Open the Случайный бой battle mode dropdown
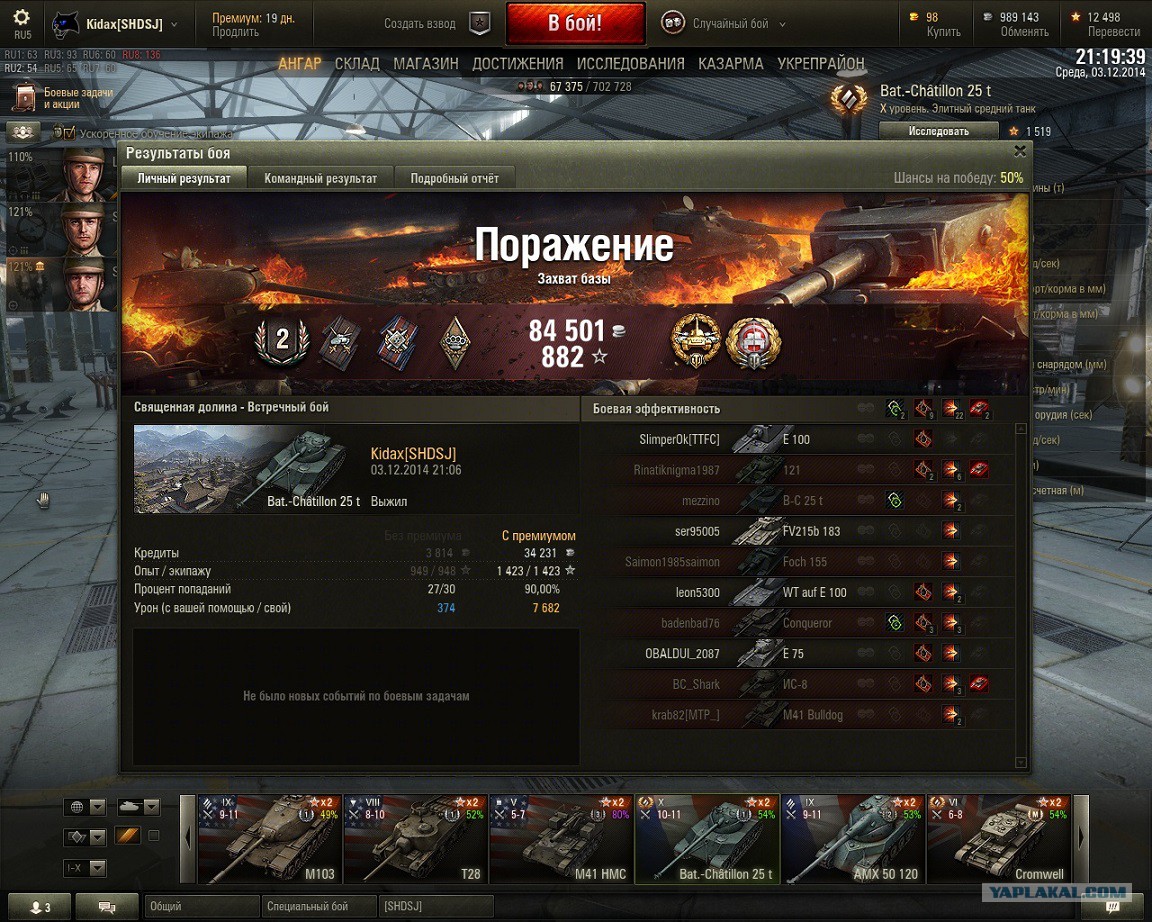The height and width of the screenshot is (922, 1152). pos(724,24)
